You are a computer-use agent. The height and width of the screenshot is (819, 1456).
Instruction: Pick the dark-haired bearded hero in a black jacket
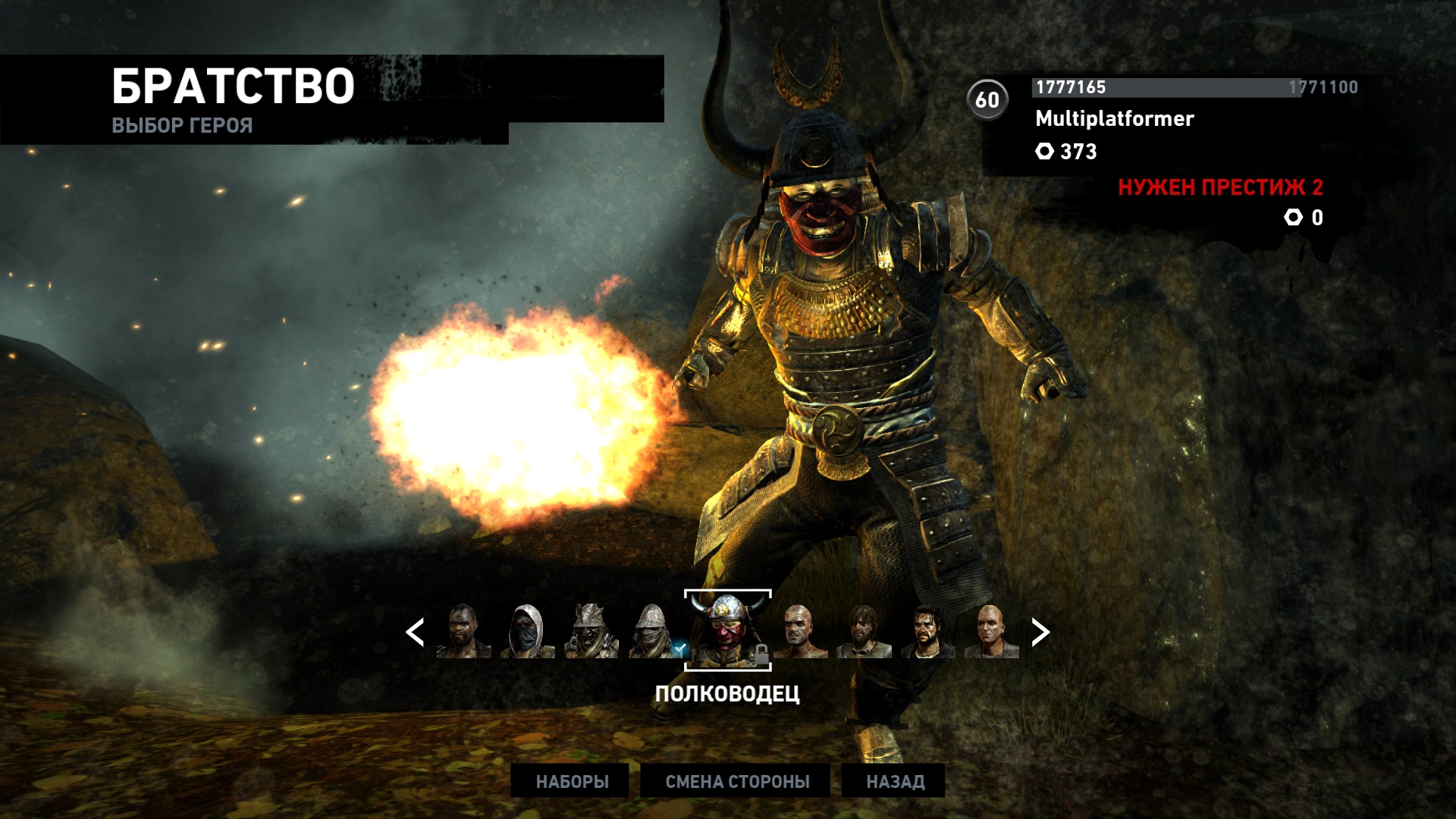pyautogui.click(x=927, y=631)
